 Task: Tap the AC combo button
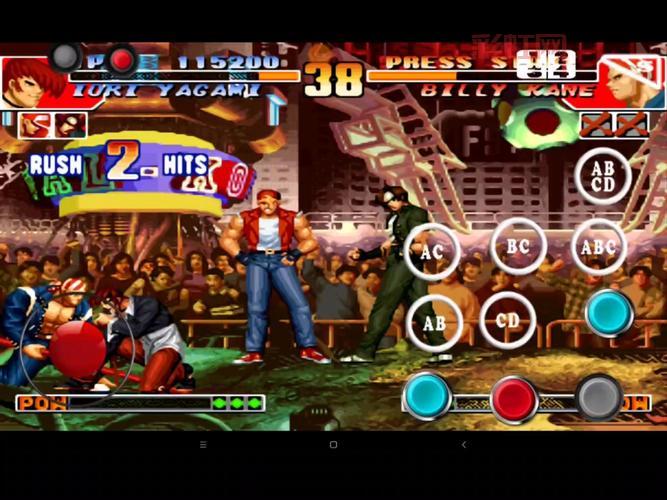click(x=432, y=252)
